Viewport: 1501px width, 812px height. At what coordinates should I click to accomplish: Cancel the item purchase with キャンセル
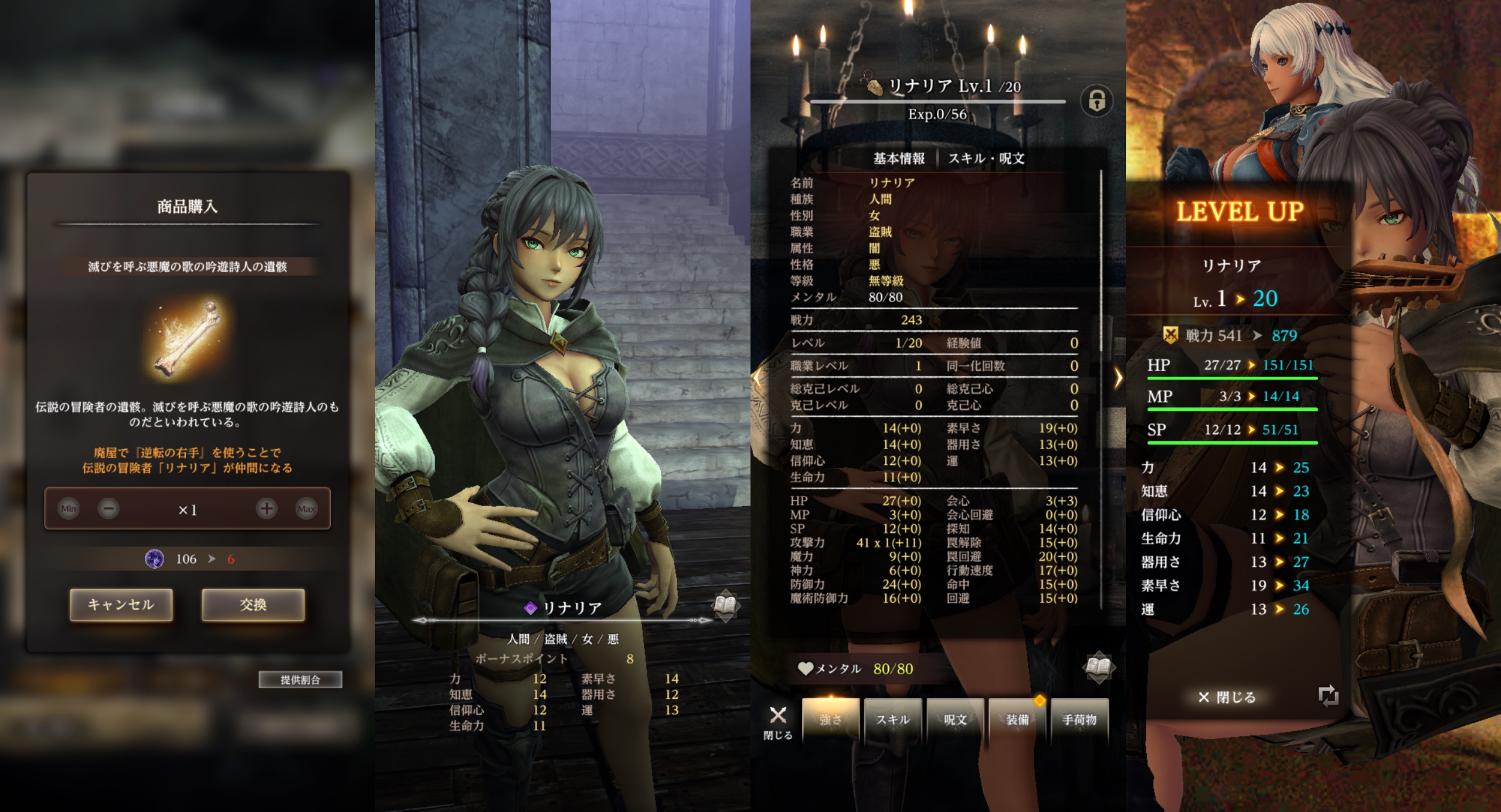coord(121,605)
